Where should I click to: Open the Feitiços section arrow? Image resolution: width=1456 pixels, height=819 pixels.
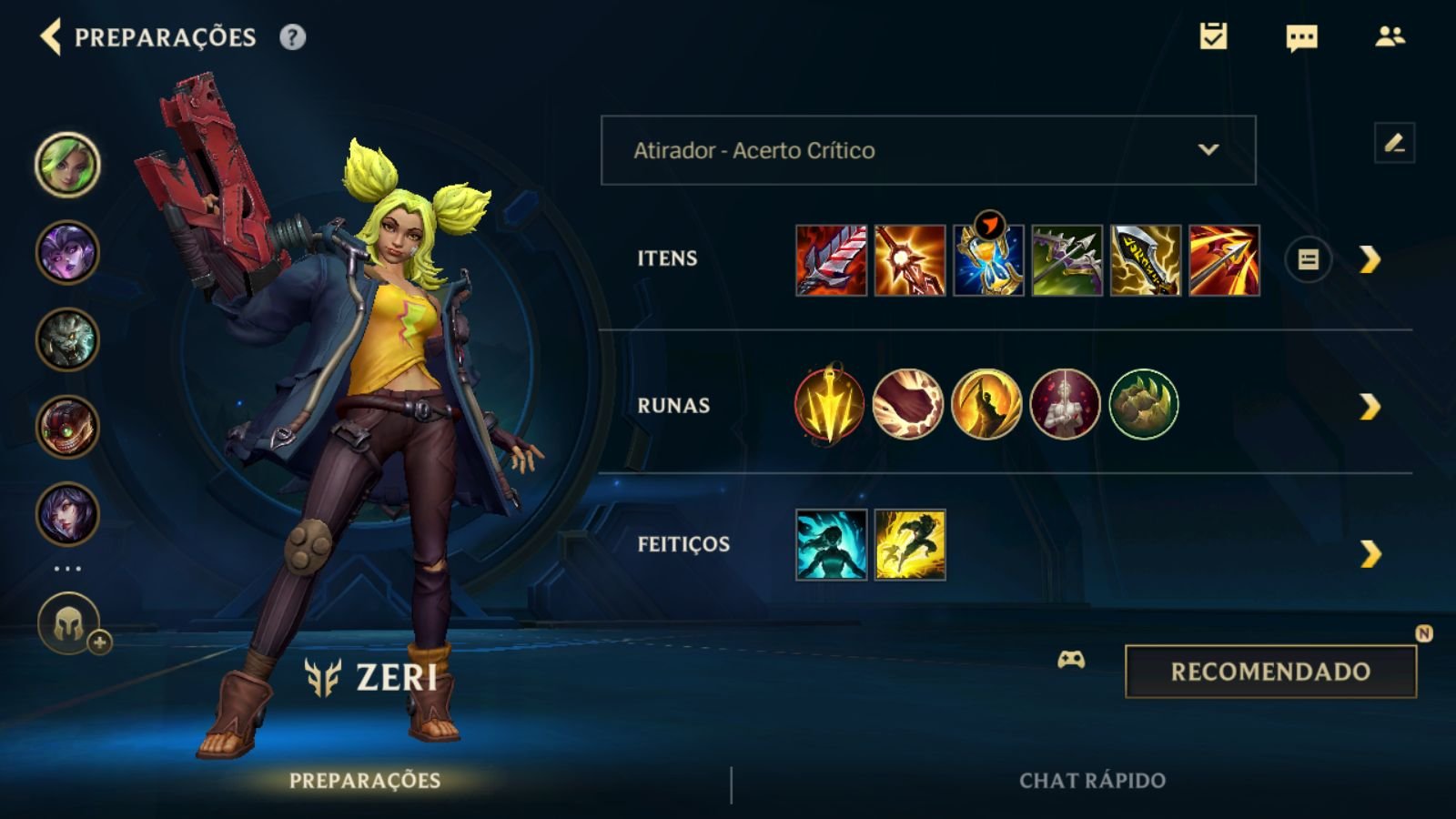[x=1370, y=553]
